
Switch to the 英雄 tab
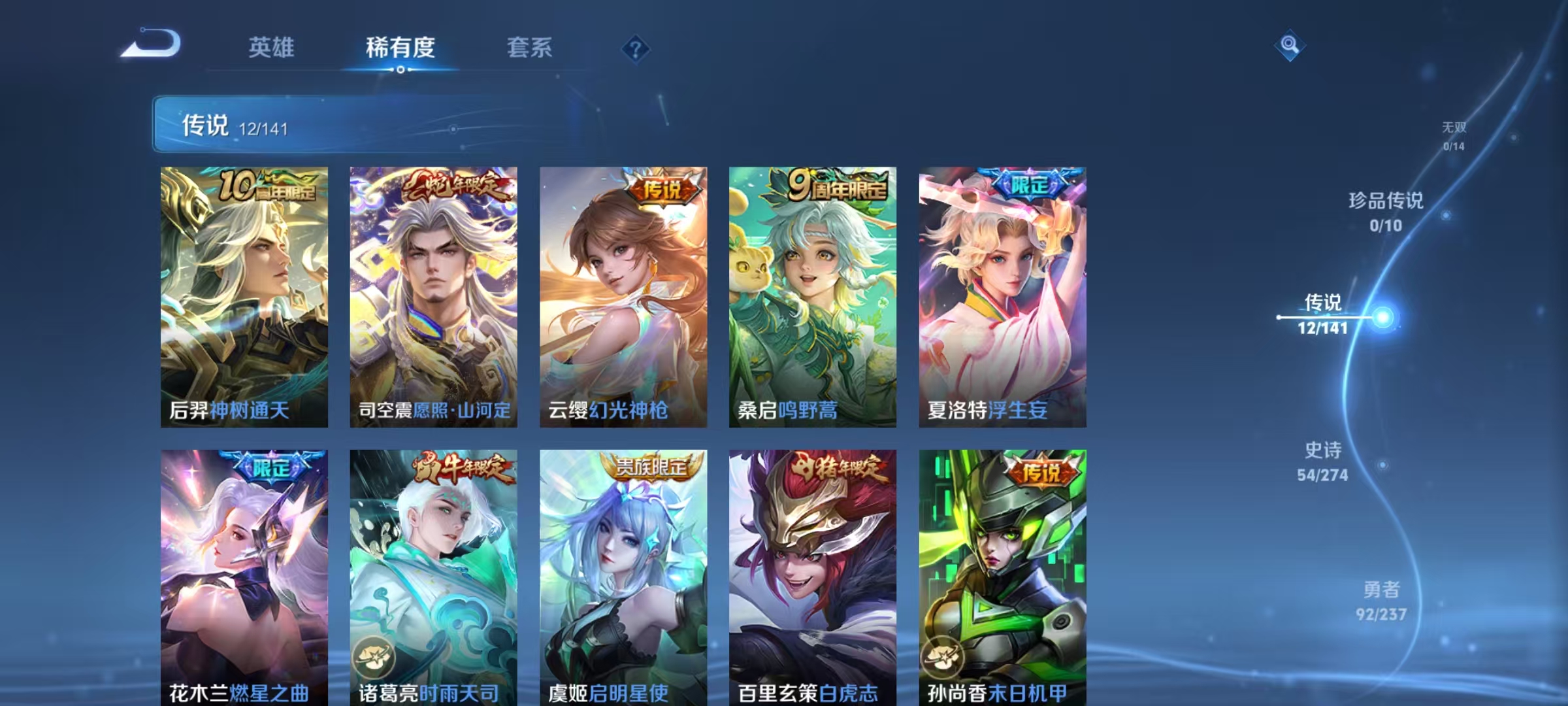pos(272,48)
